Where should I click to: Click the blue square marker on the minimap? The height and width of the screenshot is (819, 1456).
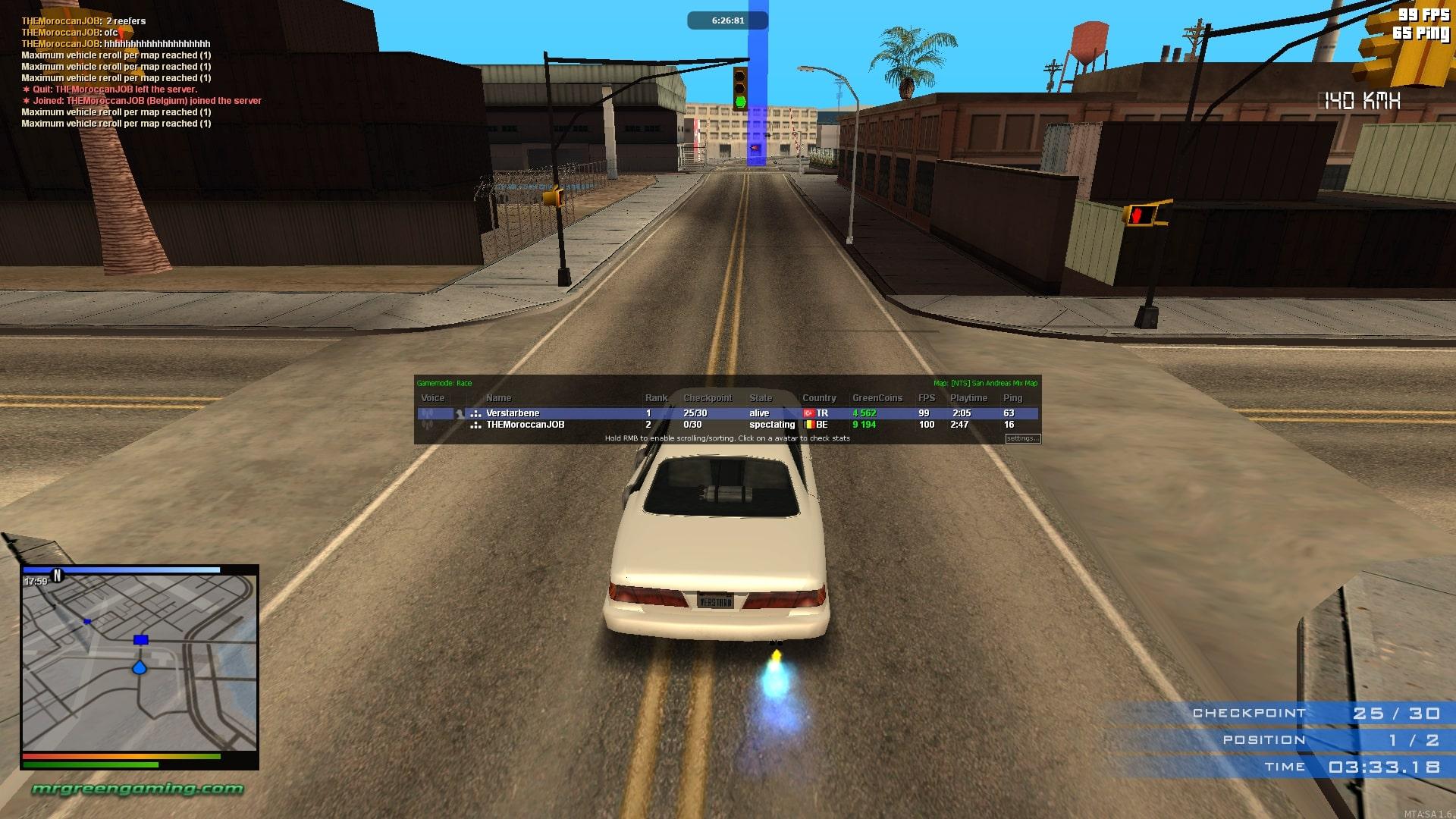click(140, 640)
